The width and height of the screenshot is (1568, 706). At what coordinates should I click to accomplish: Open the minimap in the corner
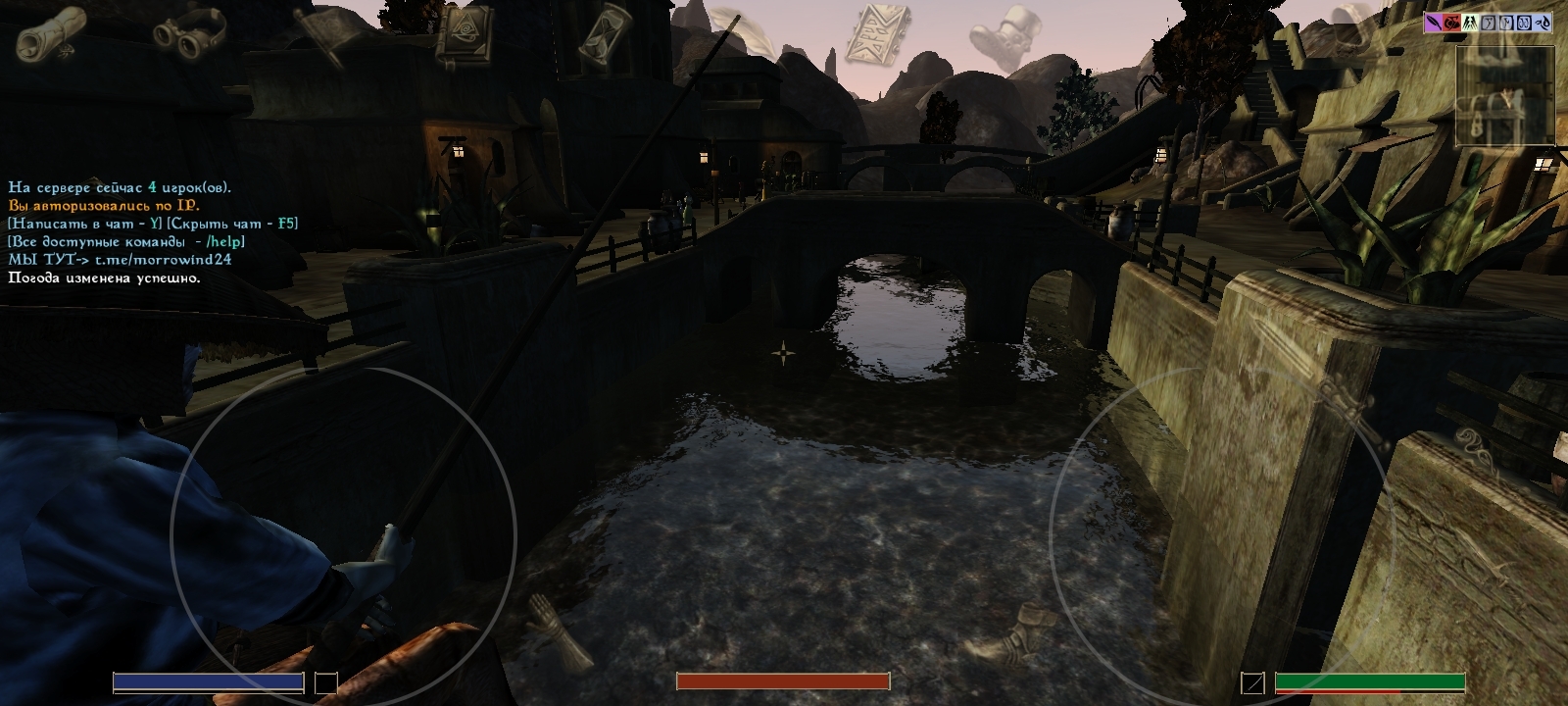pyautogui.click(x=1504, y=96)
